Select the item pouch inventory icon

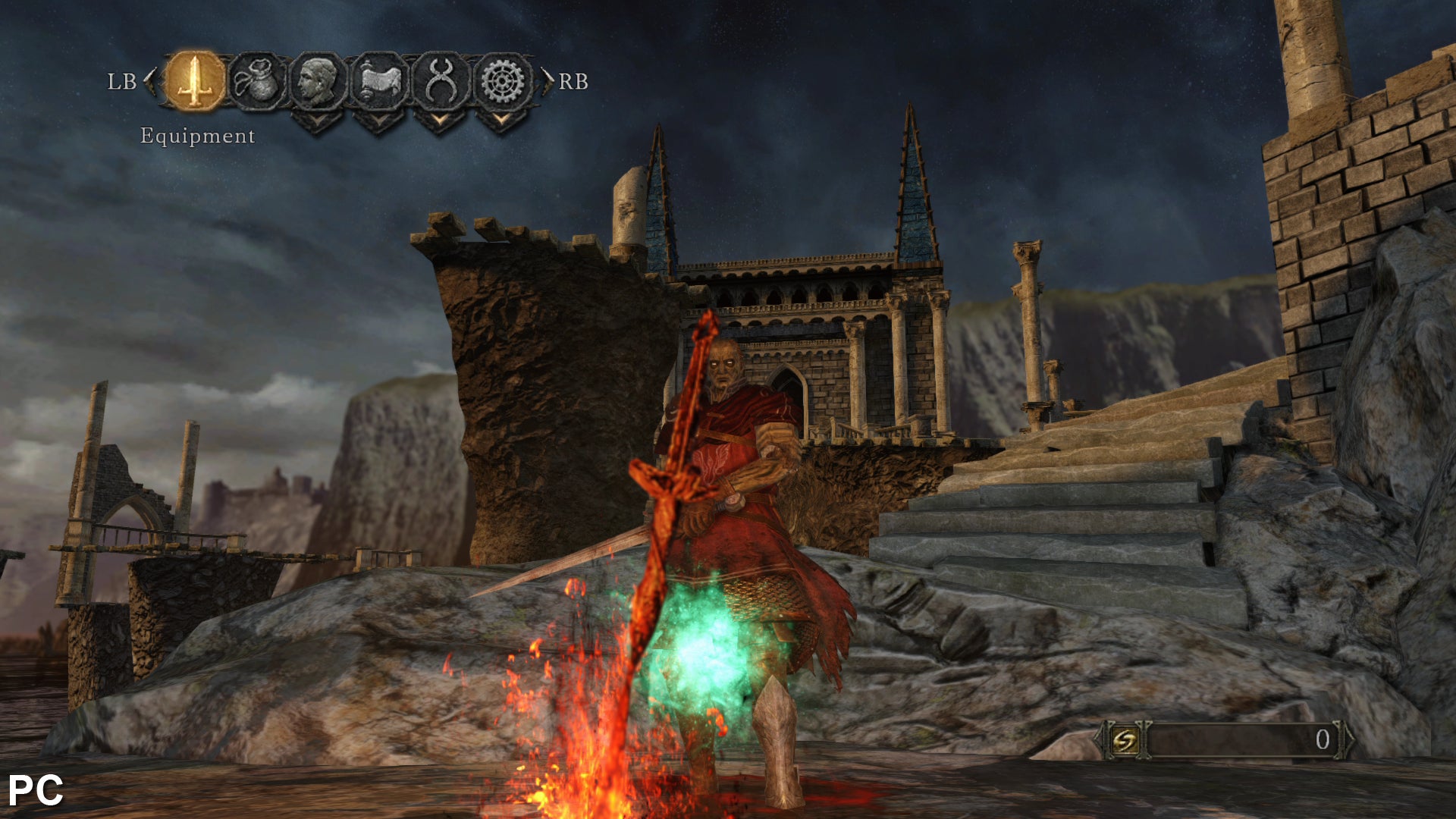click(x=256, y=80)
